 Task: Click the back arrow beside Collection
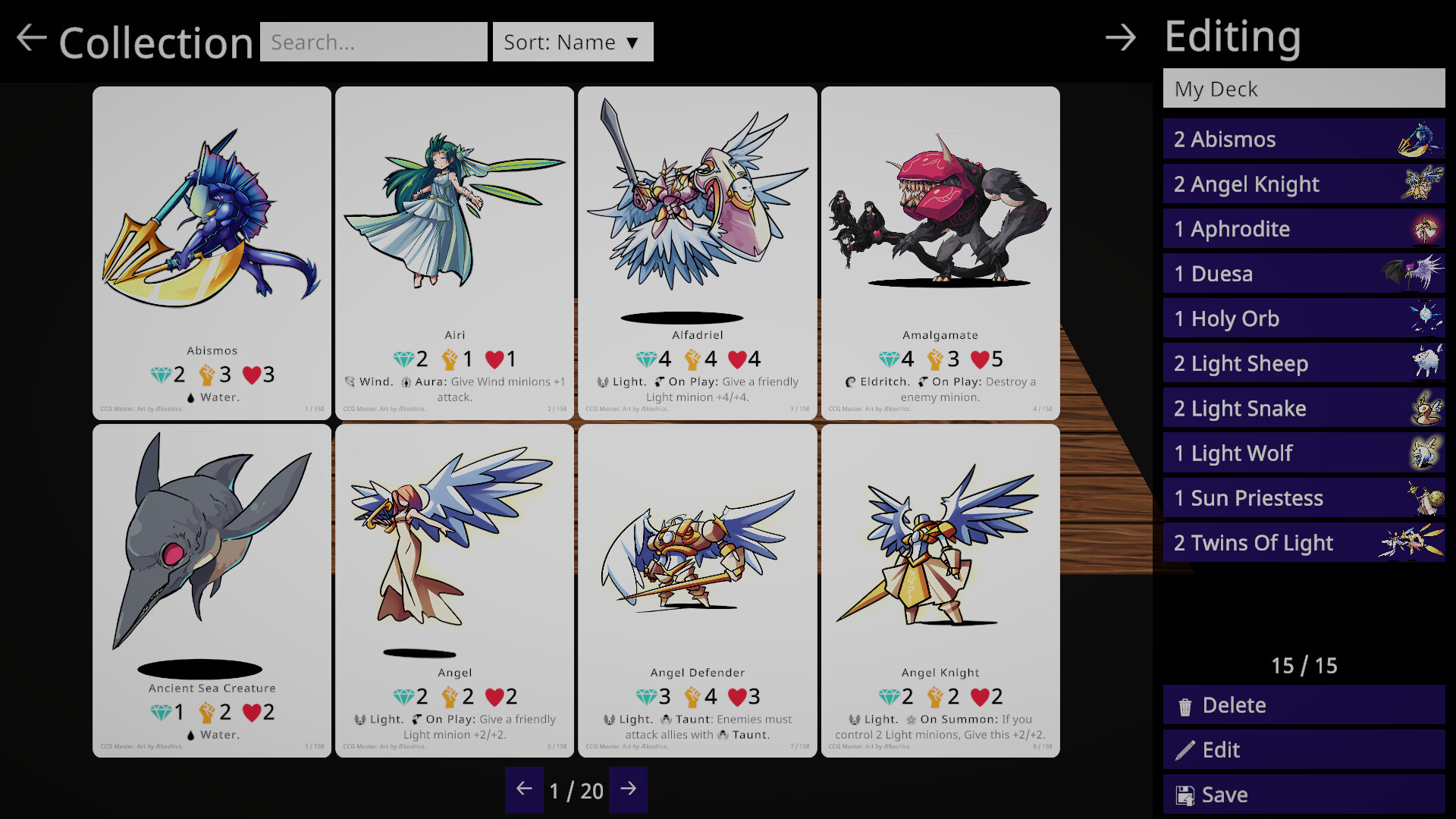30,38
